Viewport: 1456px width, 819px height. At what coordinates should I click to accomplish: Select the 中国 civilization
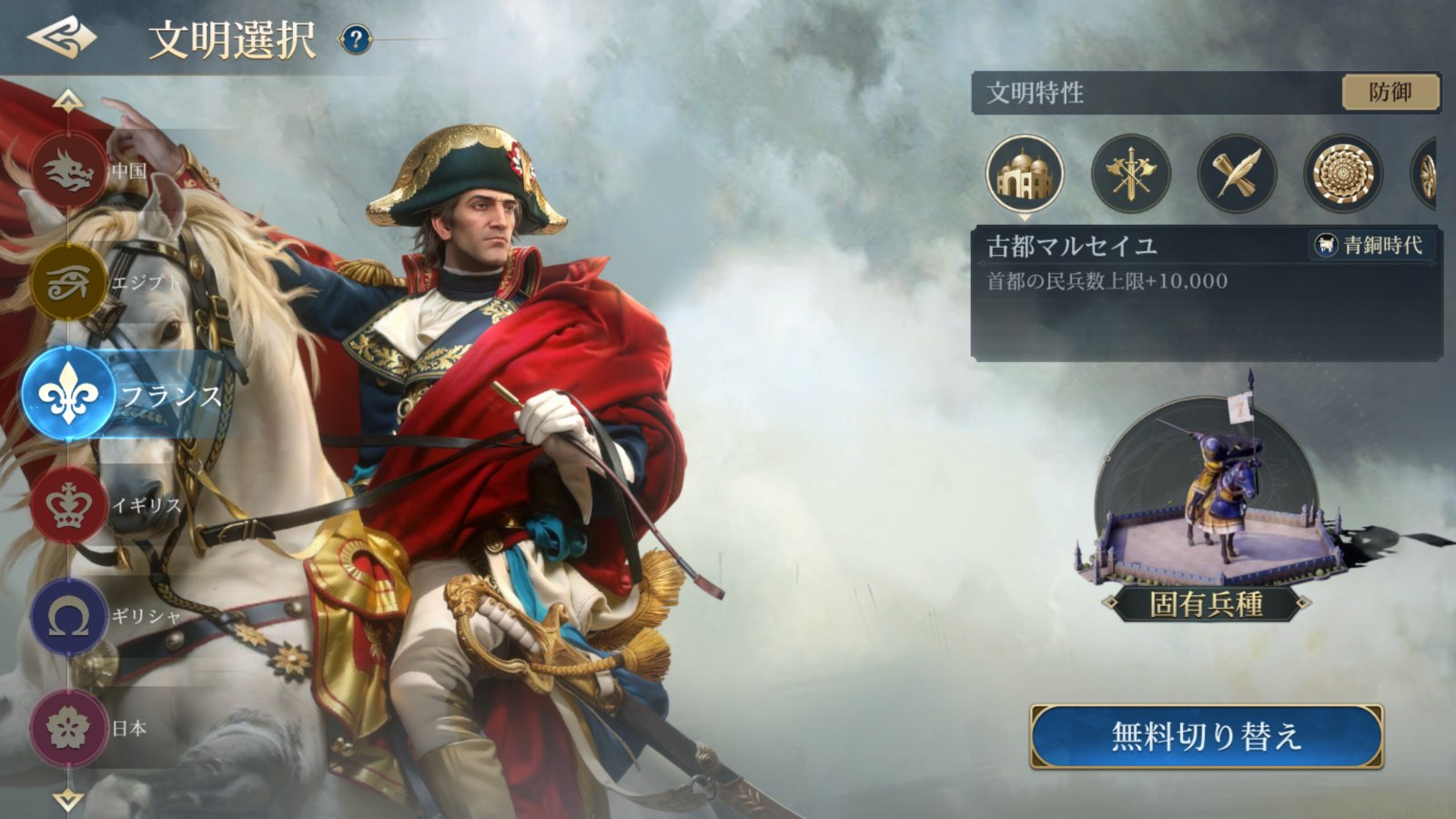pos(70,171)
